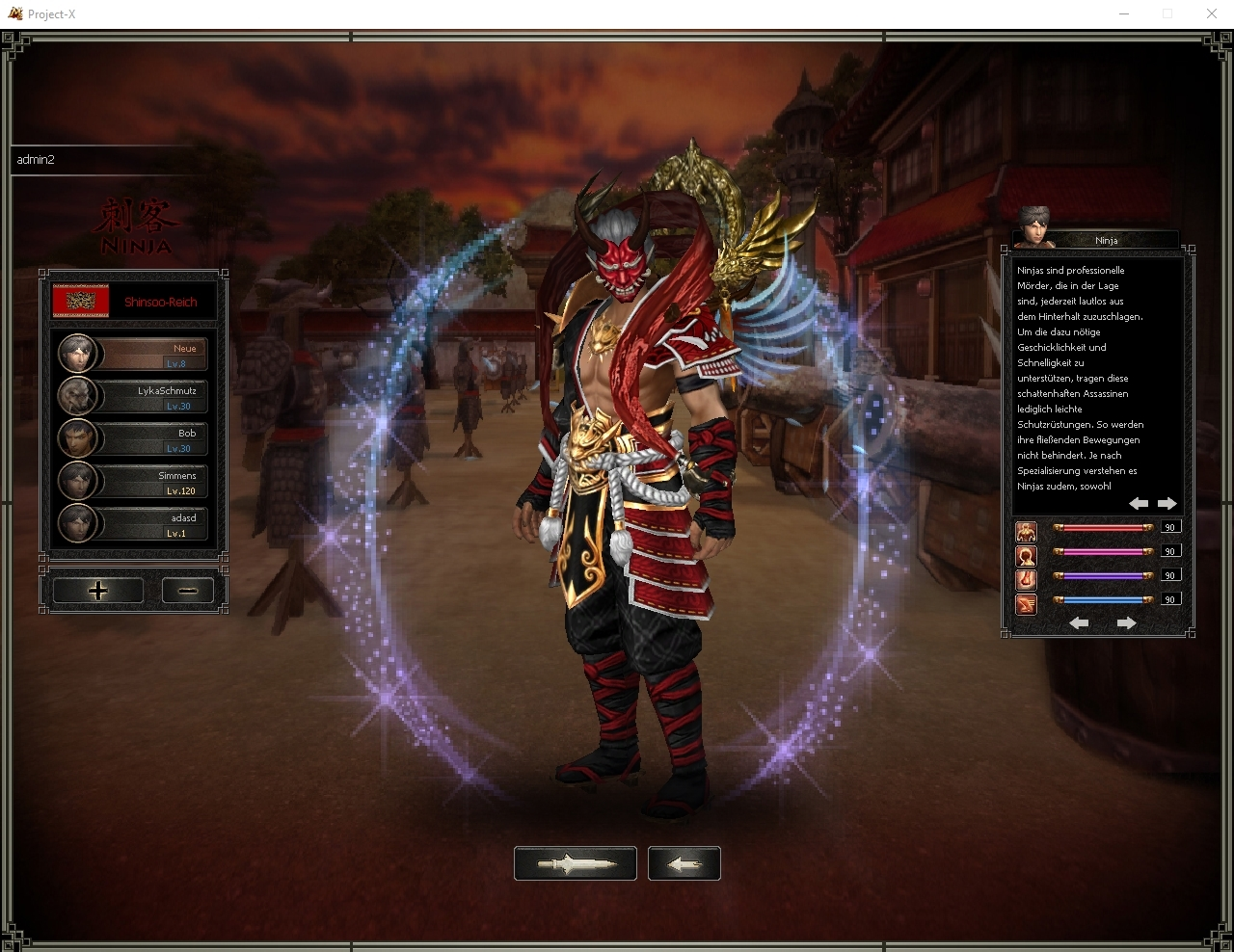Start the game with the sword button

pos(576,863)
